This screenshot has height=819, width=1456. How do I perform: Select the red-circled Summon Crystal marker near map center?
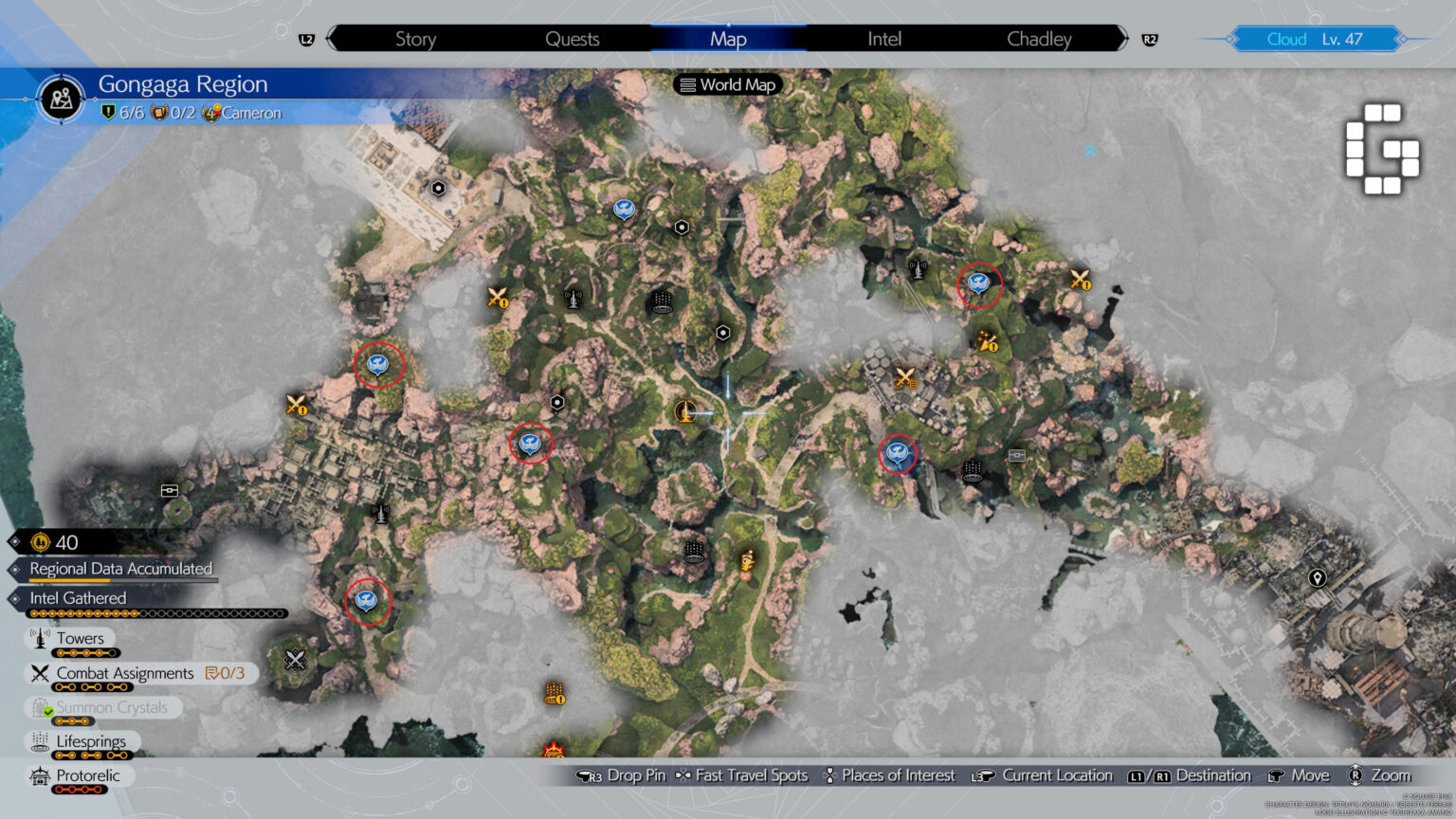[x=530, y=442]
